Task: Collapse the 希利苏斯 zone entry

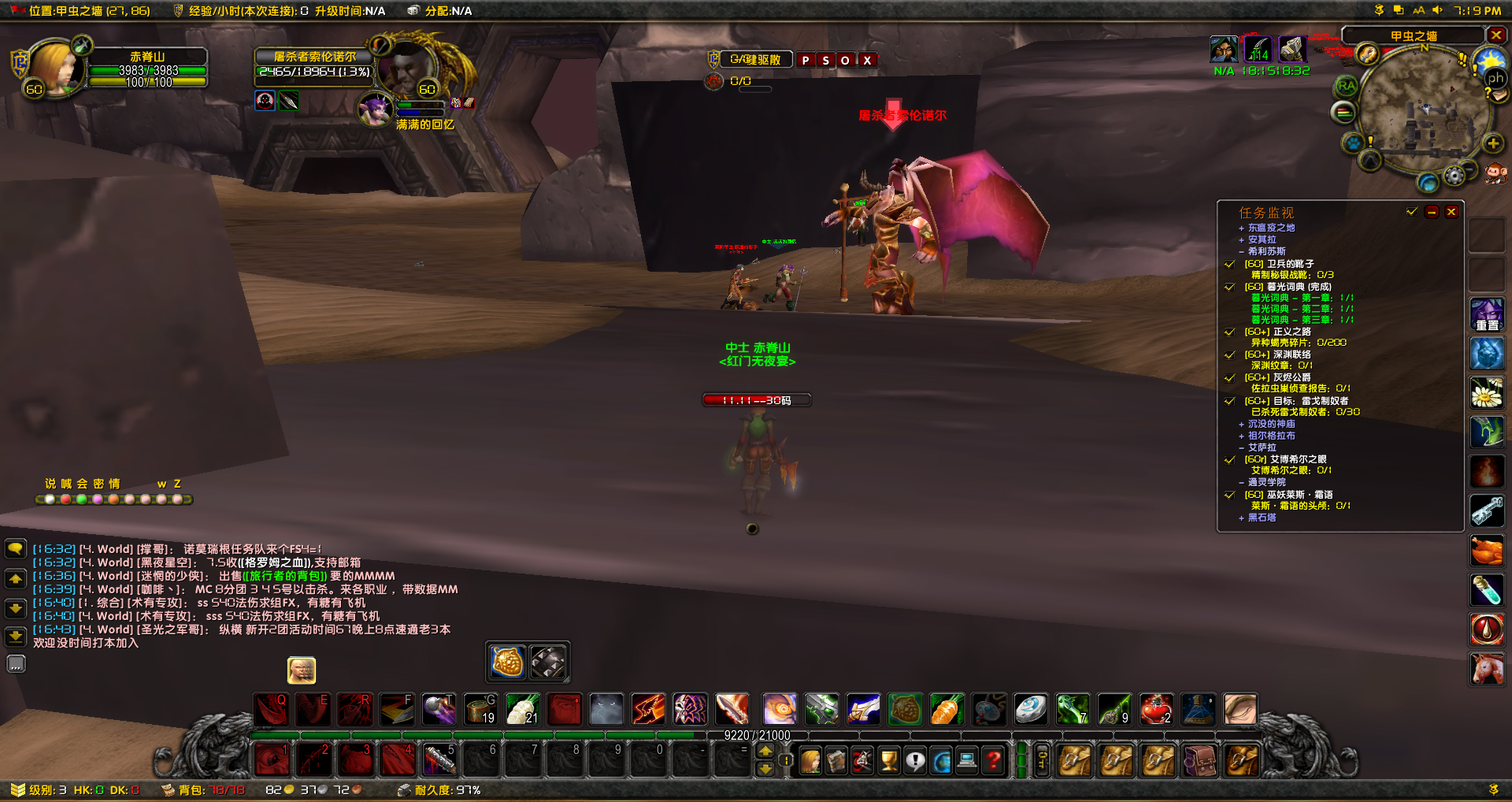Action: (x=1243, y=251)
